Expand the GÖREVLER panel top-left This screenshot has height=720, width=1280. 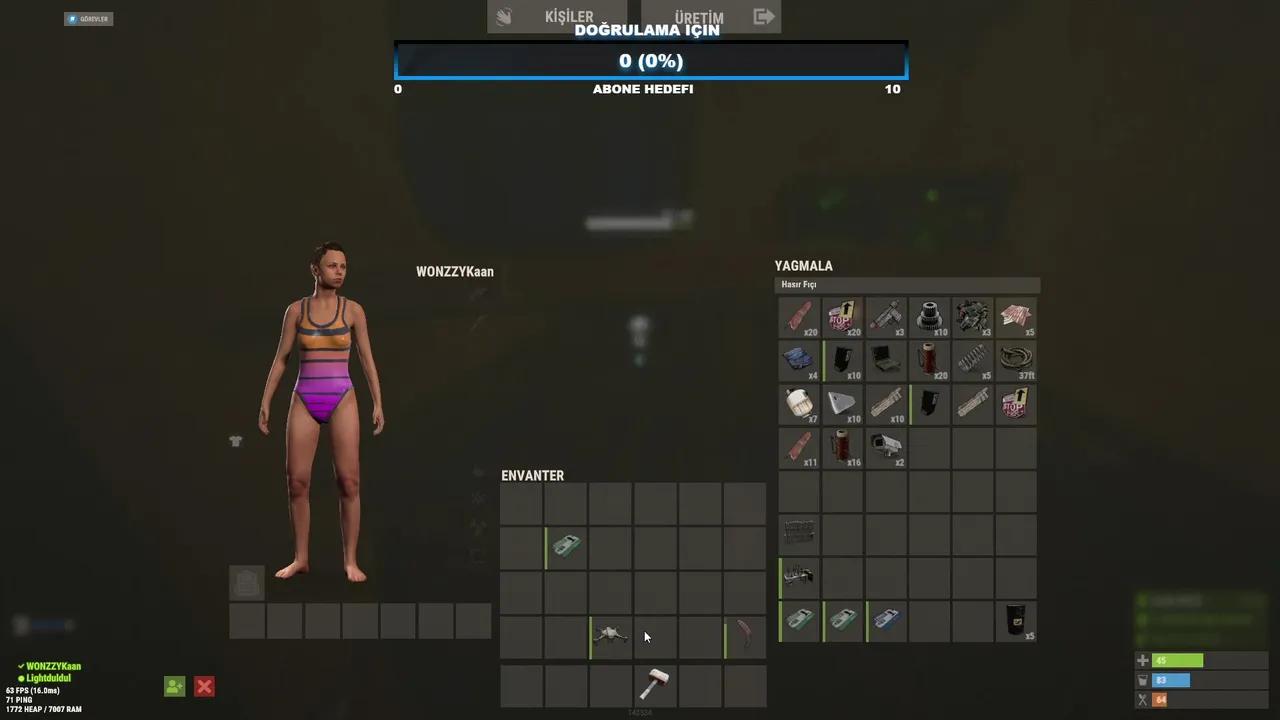click(88, 18)
